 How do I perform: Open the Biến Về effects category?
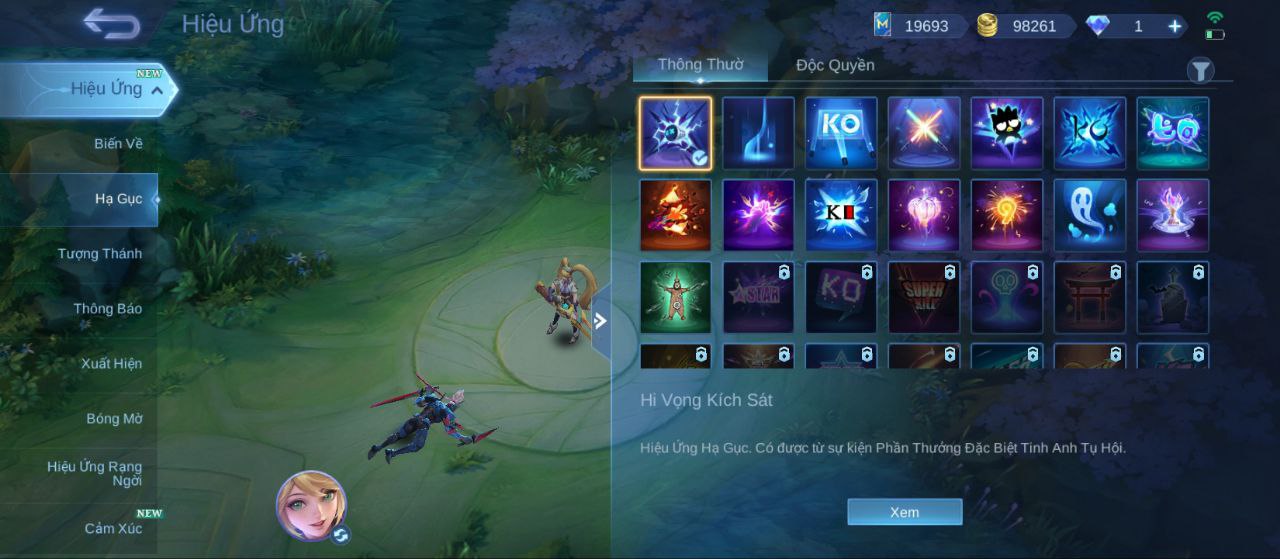click(x=118, y=144)
